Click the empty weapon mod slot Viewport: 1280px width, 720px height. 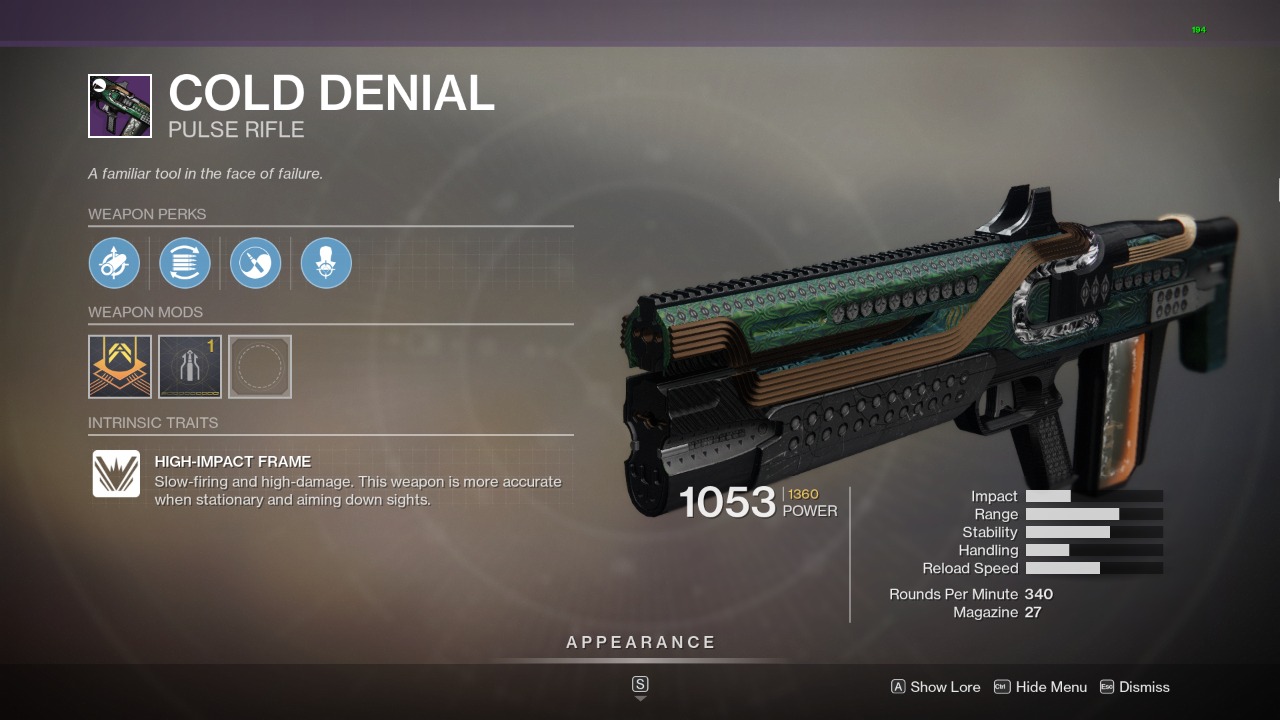[x=259, y=366]
